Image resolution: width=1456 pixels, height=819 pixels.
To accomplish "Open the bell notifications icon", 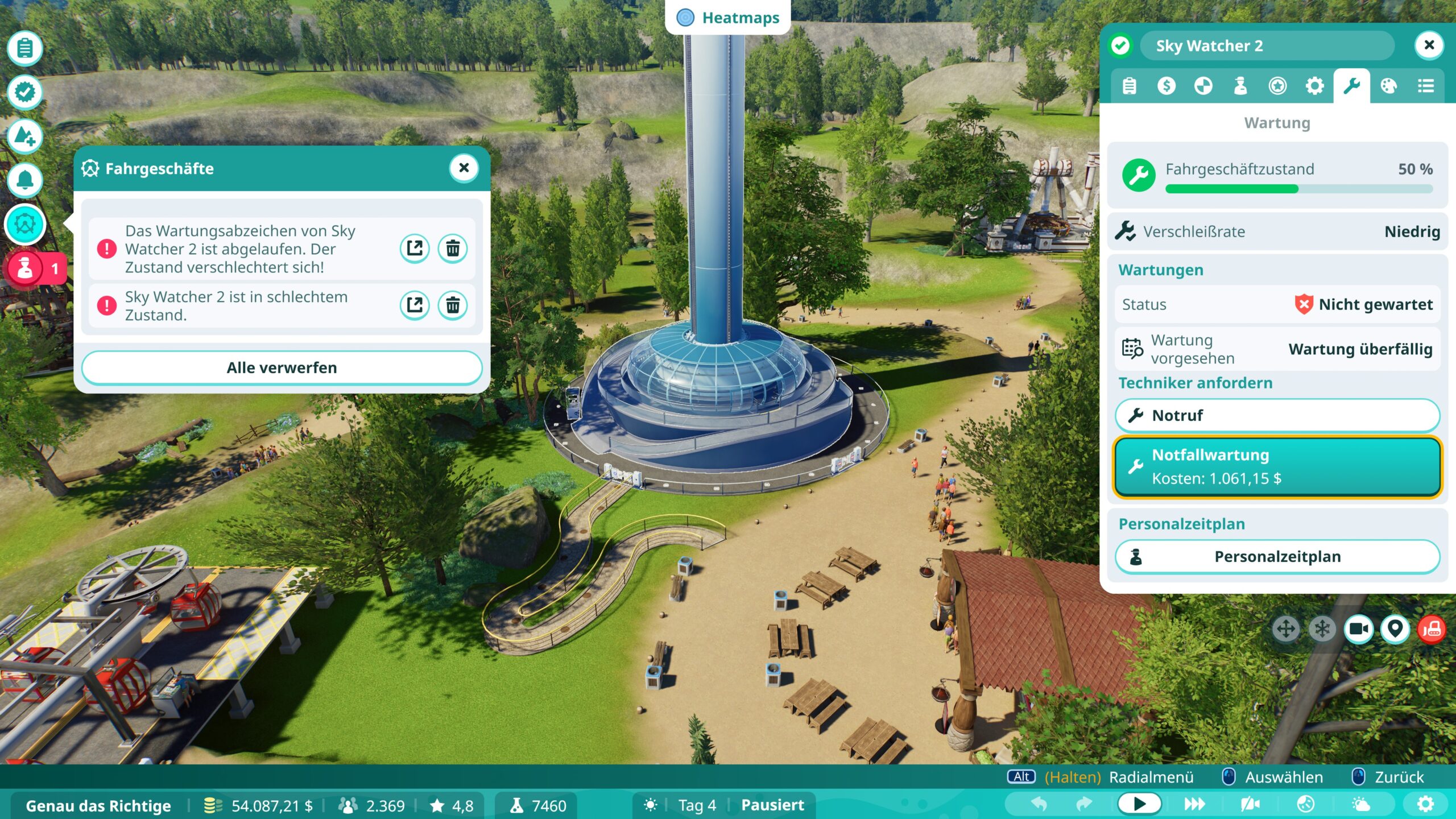I will pyautogui.click(x=25, y=180).
